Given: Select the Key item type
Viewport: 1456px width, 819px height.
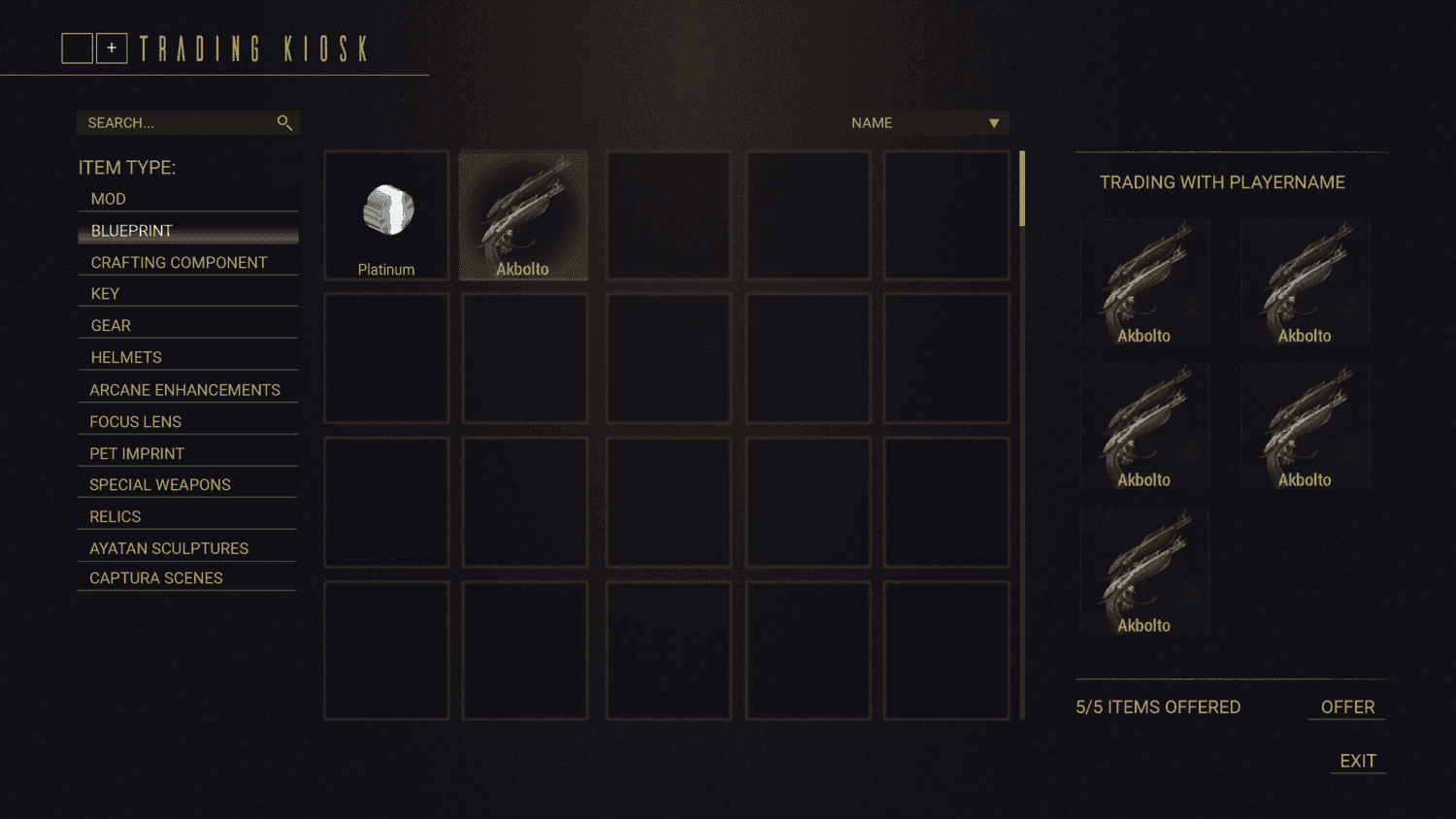Looking at the screenshot, I should (105, 294).
